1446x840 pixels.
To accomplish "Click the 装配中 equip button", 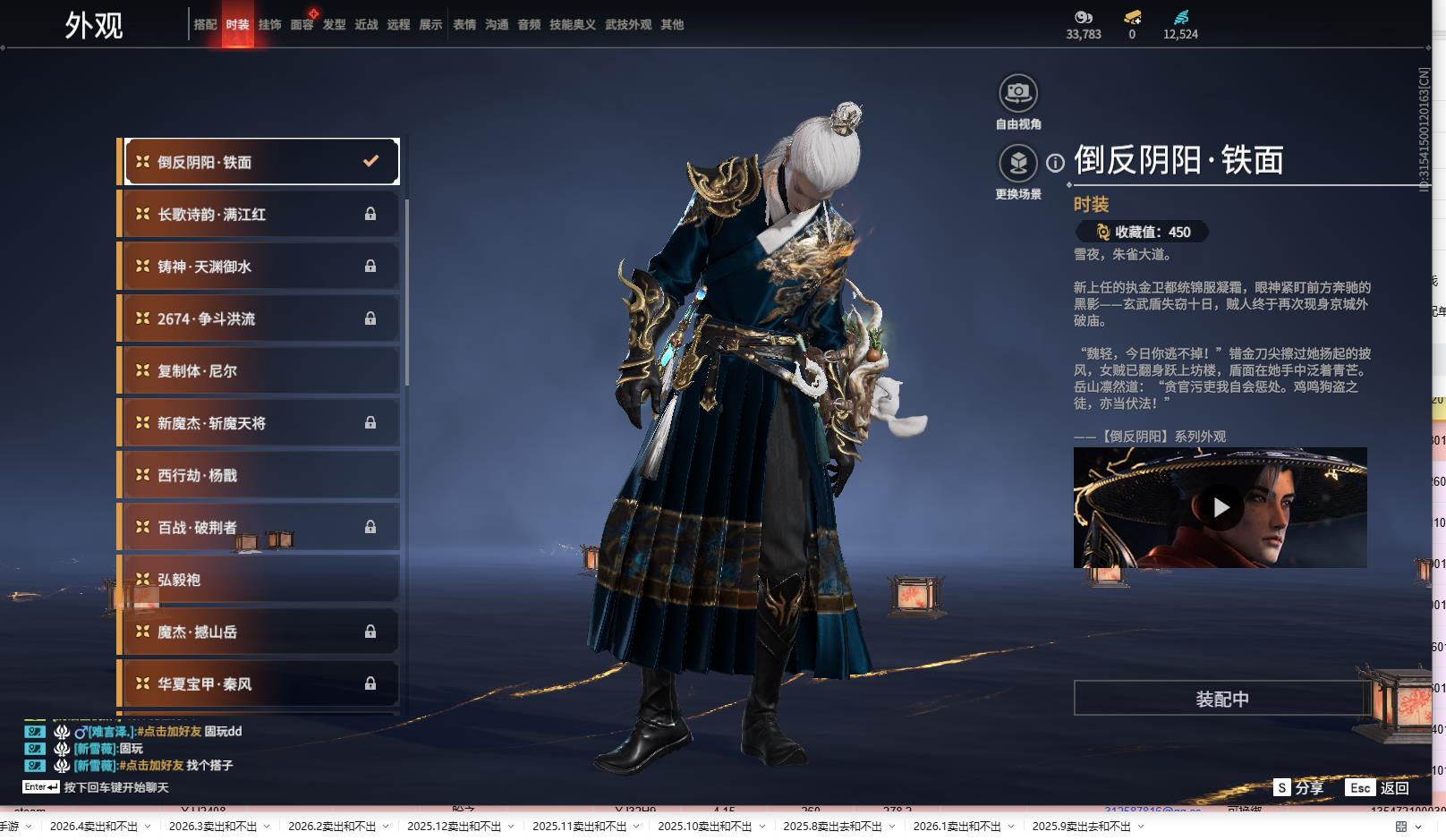I will [1221, 699].
